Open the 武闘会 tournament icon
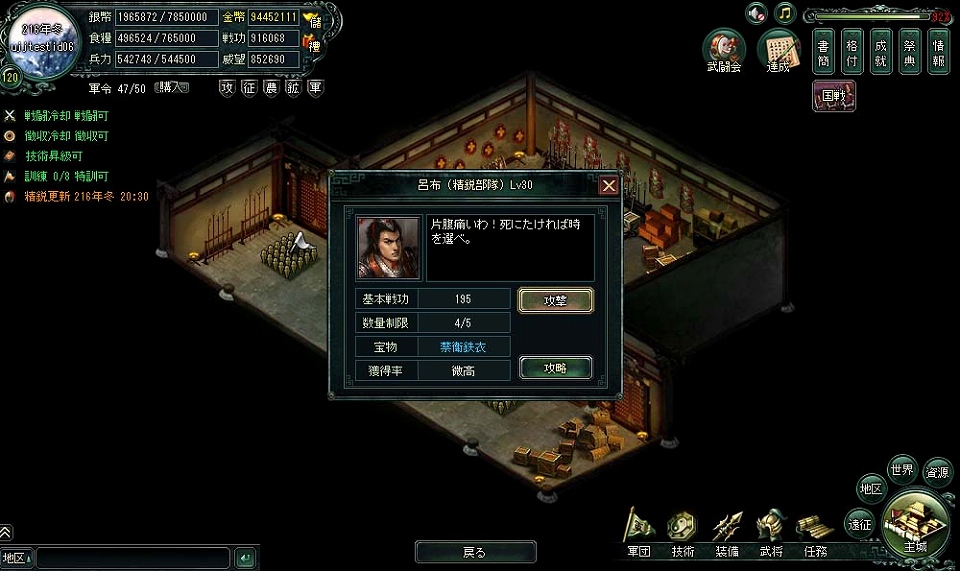The height and width of the screenshot is (571, 960). [723, 50]
